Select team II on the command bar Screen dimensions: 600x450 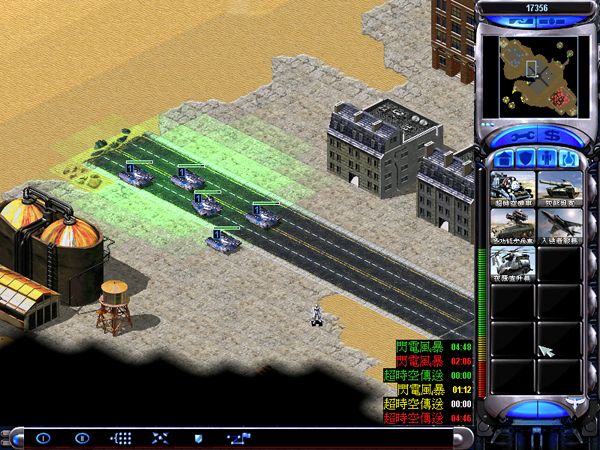82,438
